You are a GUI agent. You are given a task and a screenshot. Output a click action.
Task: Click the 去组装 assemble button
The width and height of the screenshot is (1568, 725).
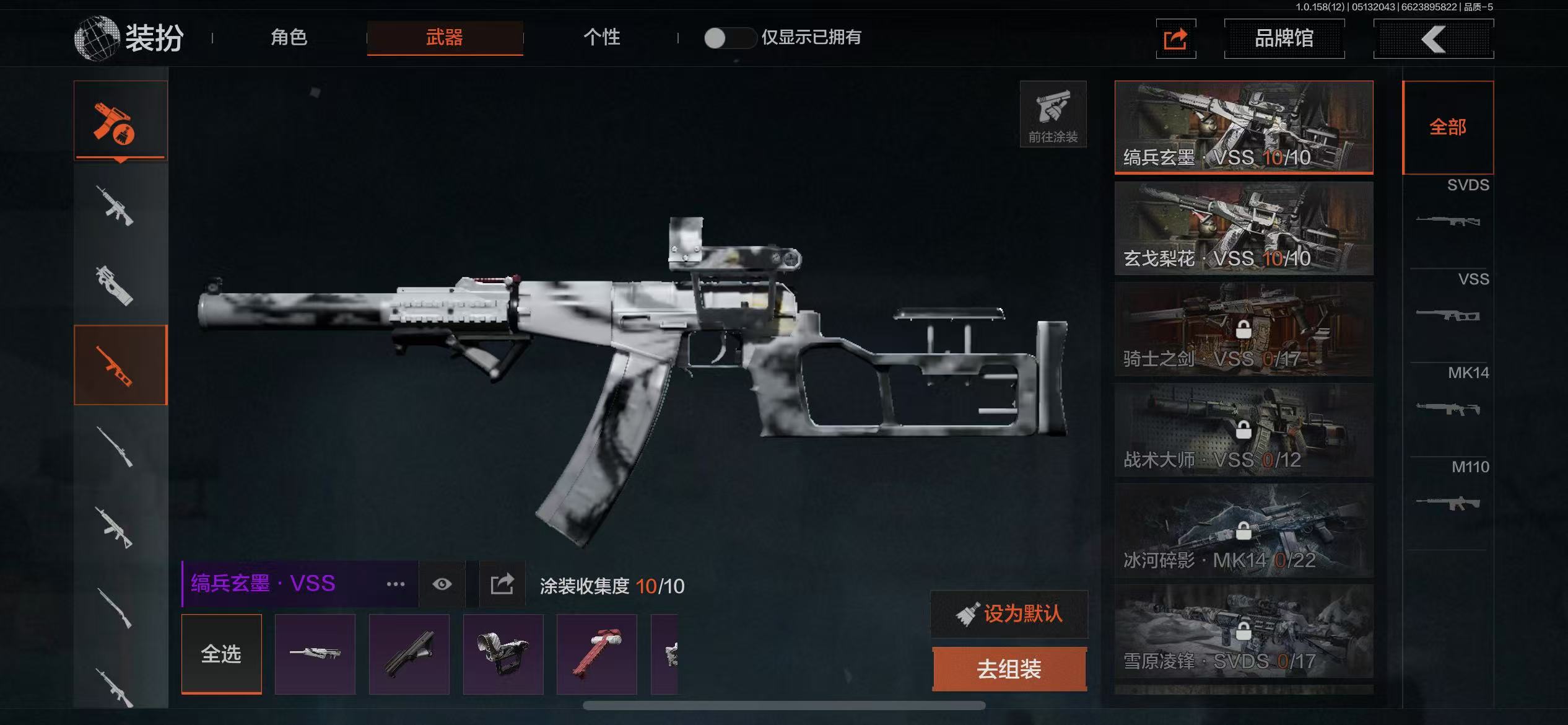point(1009,669)
